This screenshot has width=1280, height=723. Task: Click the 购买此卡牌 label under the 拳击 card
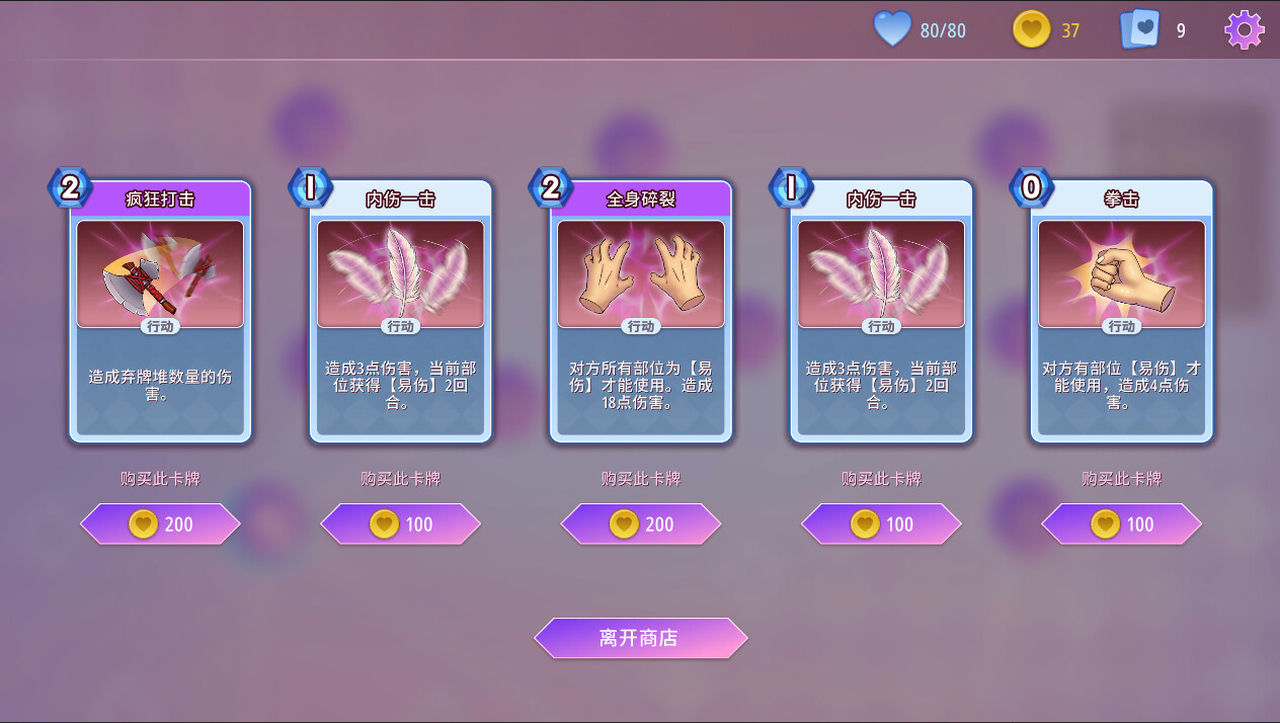point(1122,479)
